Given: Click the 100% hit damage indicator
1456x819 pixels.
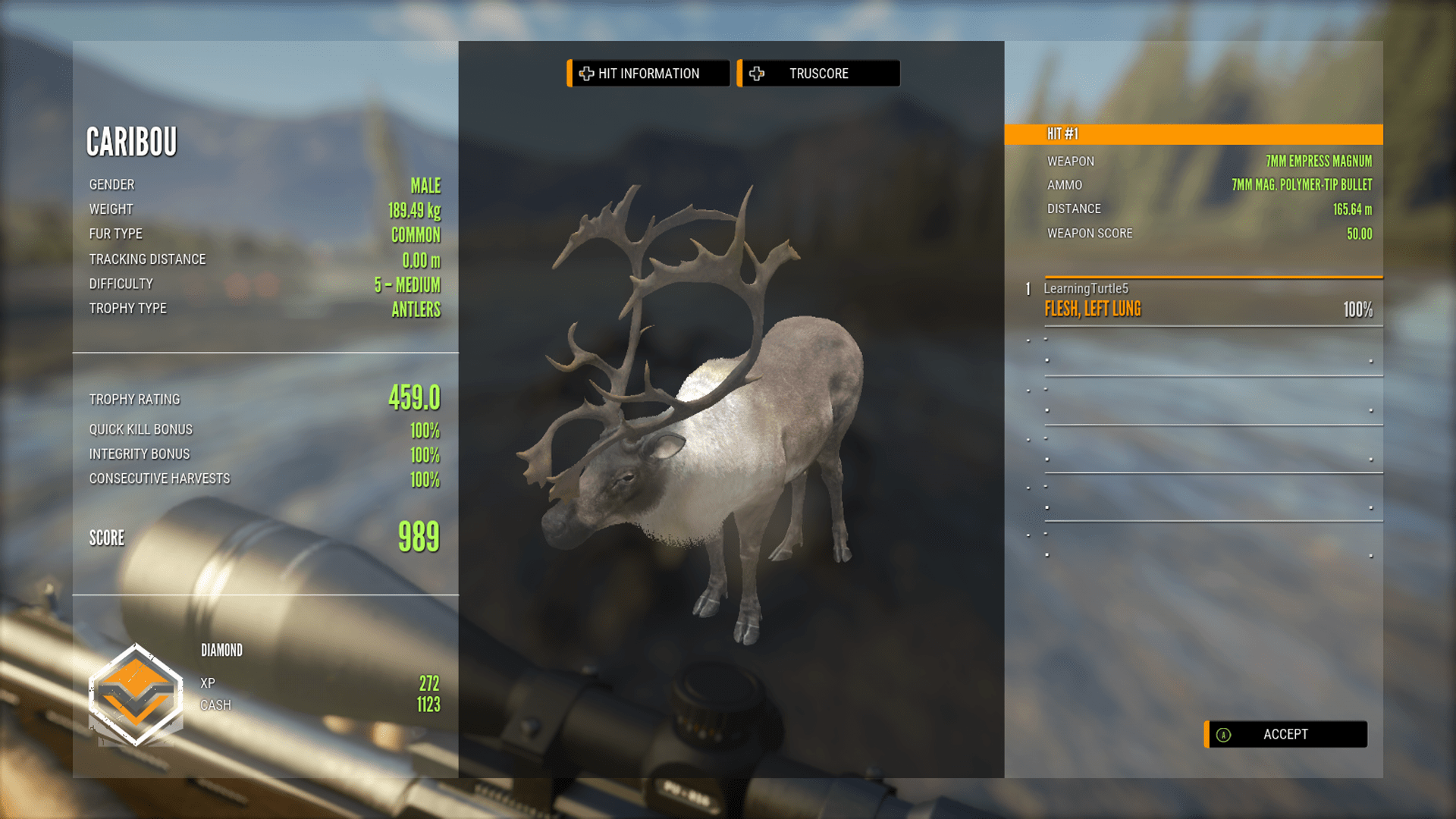Looking at the screenshot, I should 1357,309.
